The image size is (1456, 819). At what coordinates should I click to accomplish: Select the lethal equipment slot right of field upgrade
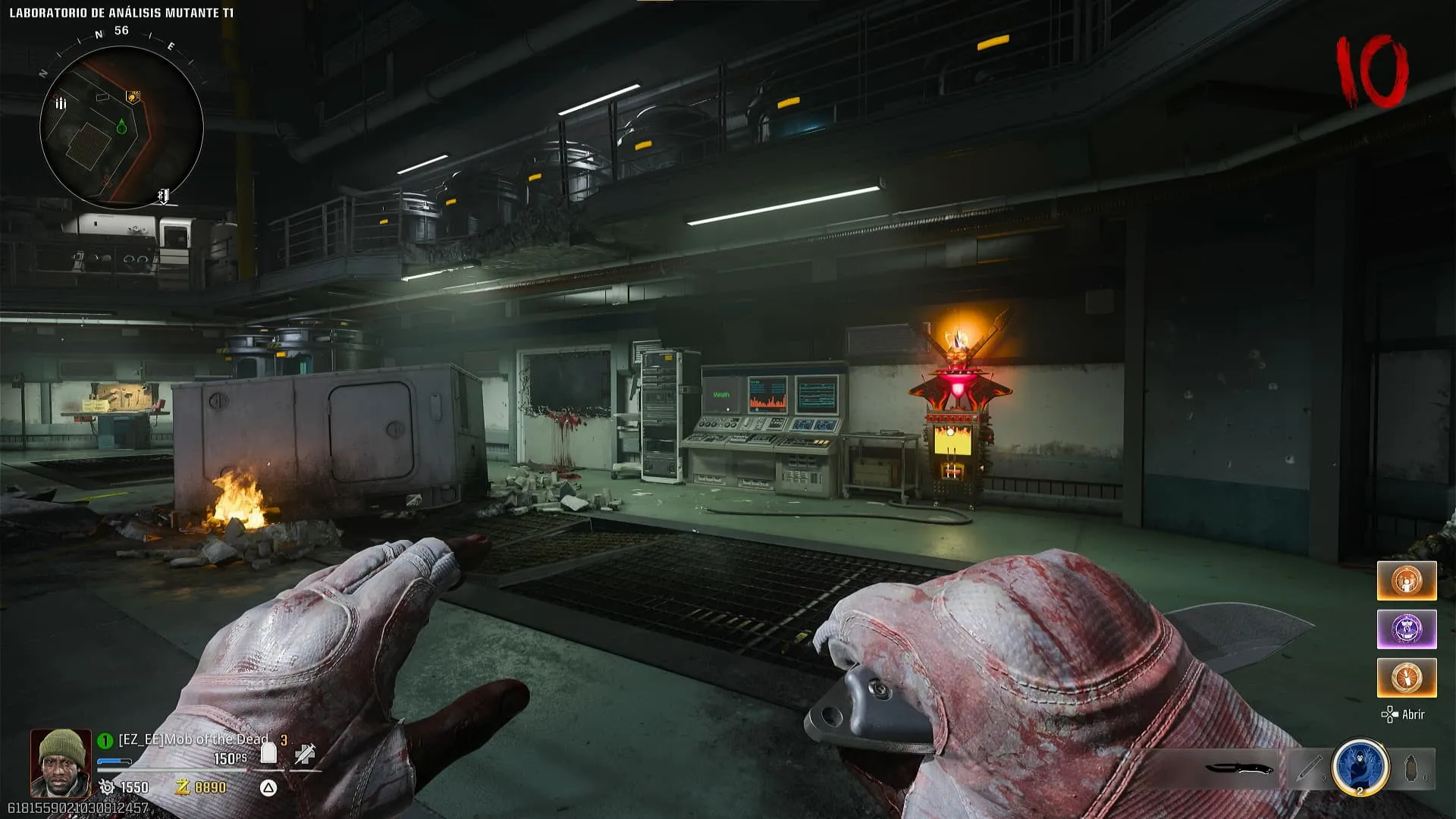1412,768
